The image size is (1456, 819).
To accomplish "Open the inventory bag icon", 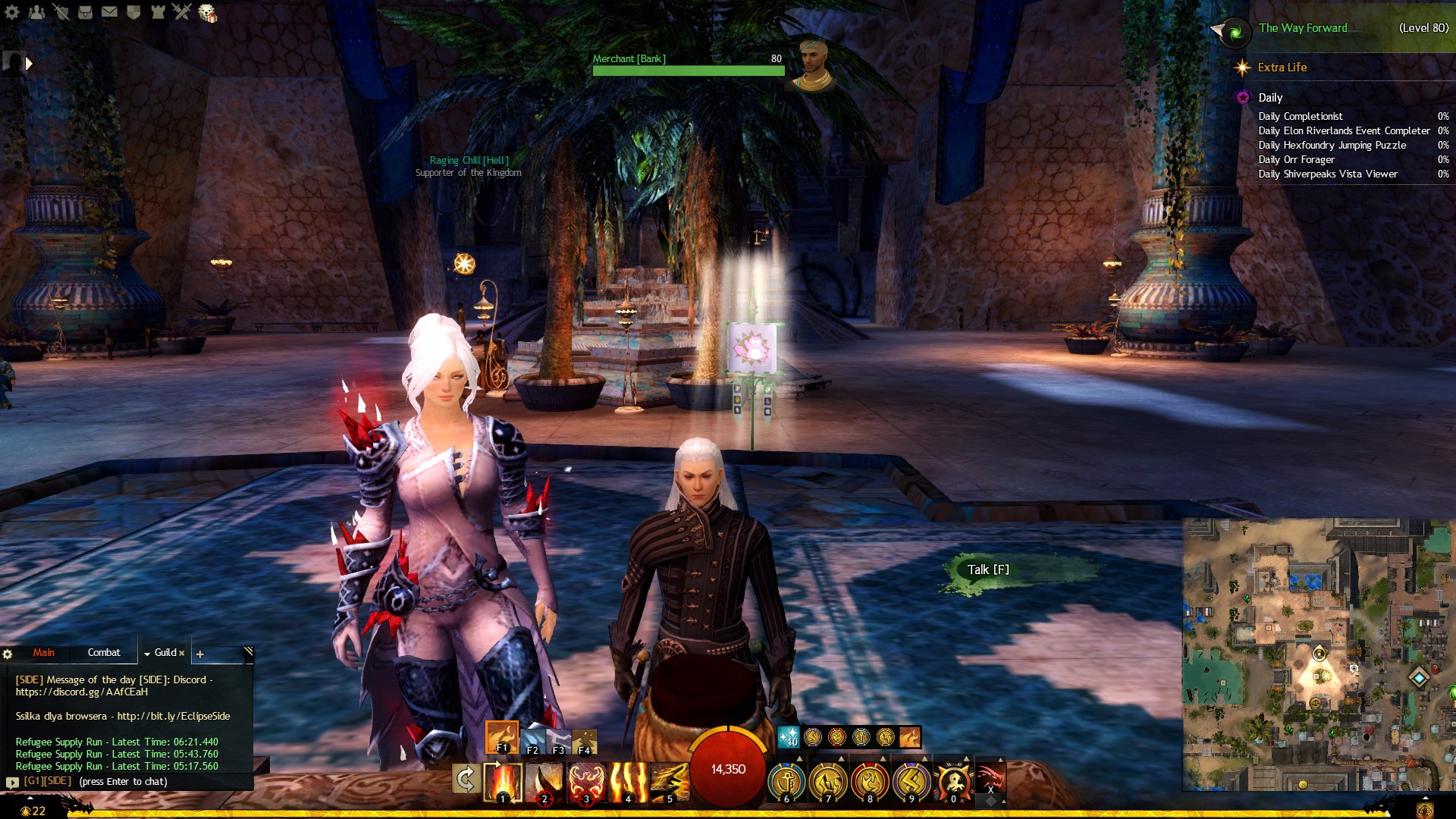I will [x=85, y=12].
